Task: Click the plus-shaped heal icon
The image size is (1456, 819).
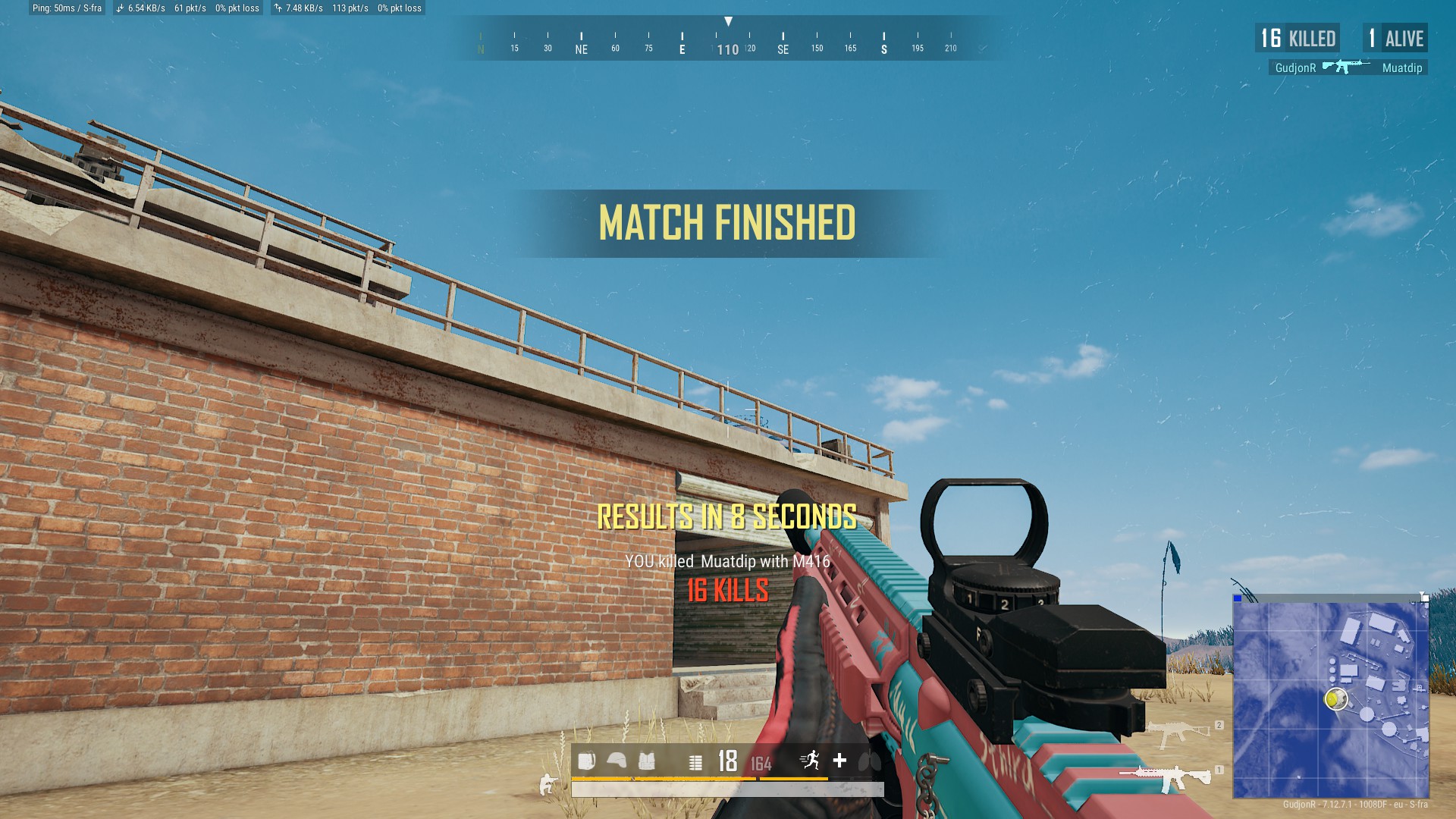Action: point(839,760)
